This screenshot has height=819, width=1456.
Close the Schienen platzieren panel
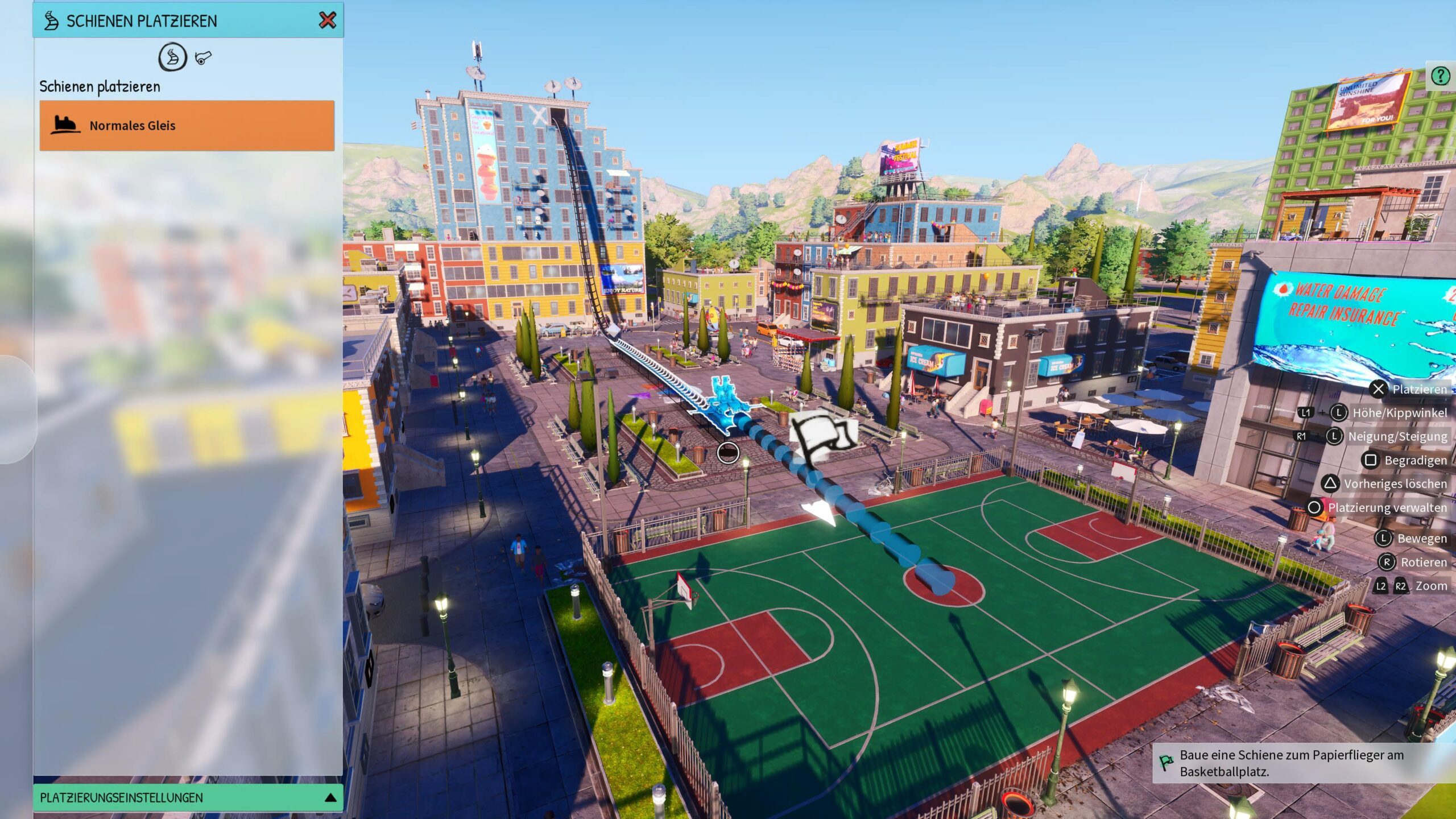click(x=327, y=20)
